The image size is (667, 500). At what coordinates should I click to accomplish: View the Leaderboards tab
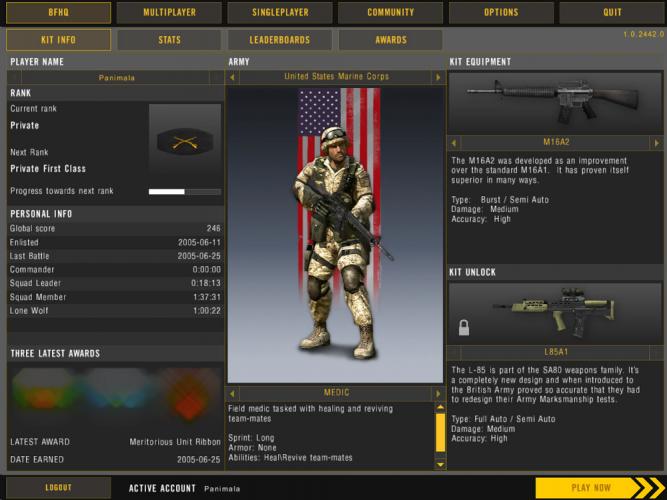click(279, 40)
